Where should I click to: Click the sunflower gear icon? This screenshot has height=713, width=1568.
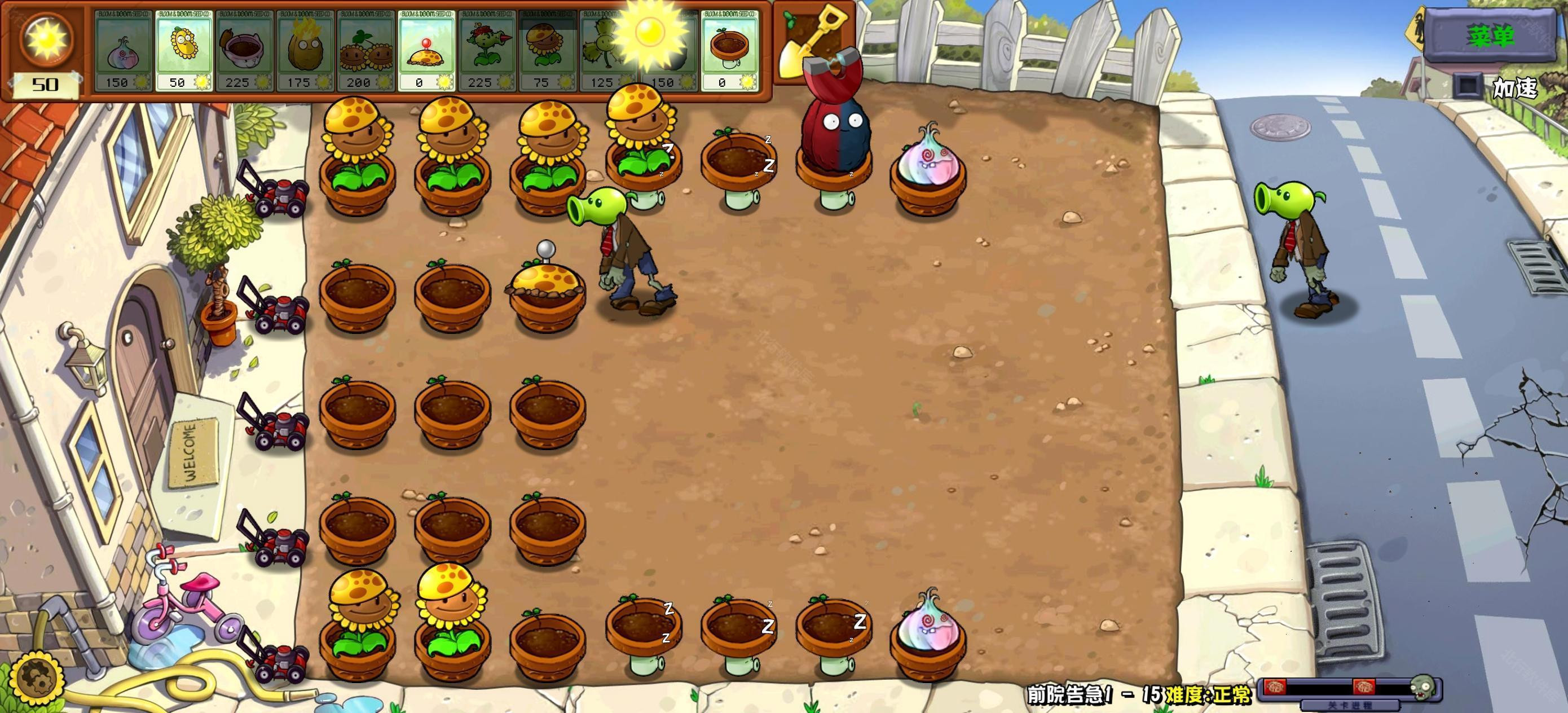coord(39,678)
